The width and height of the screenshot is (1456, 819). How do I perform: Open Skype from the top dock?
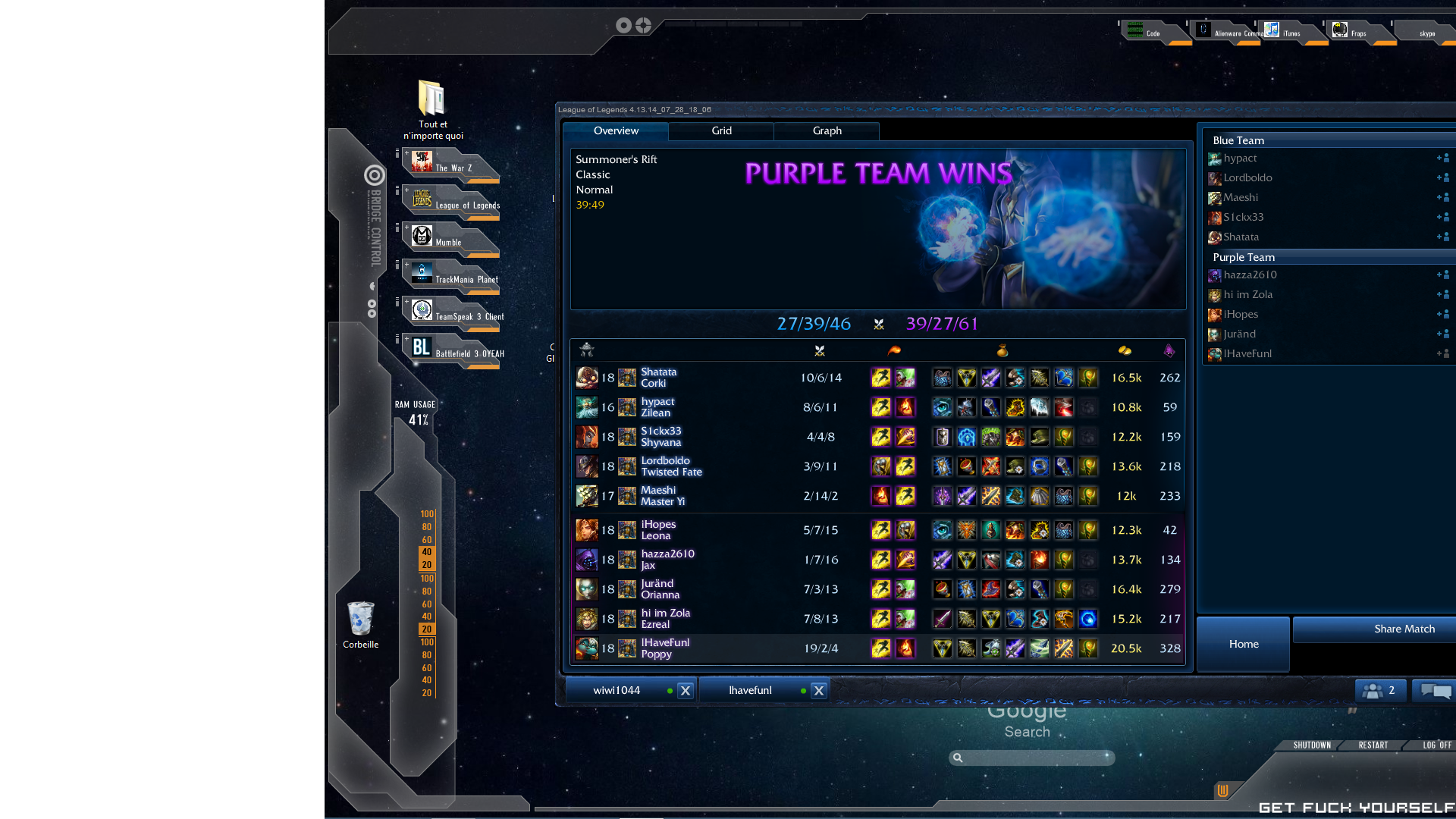point(1426,33)
